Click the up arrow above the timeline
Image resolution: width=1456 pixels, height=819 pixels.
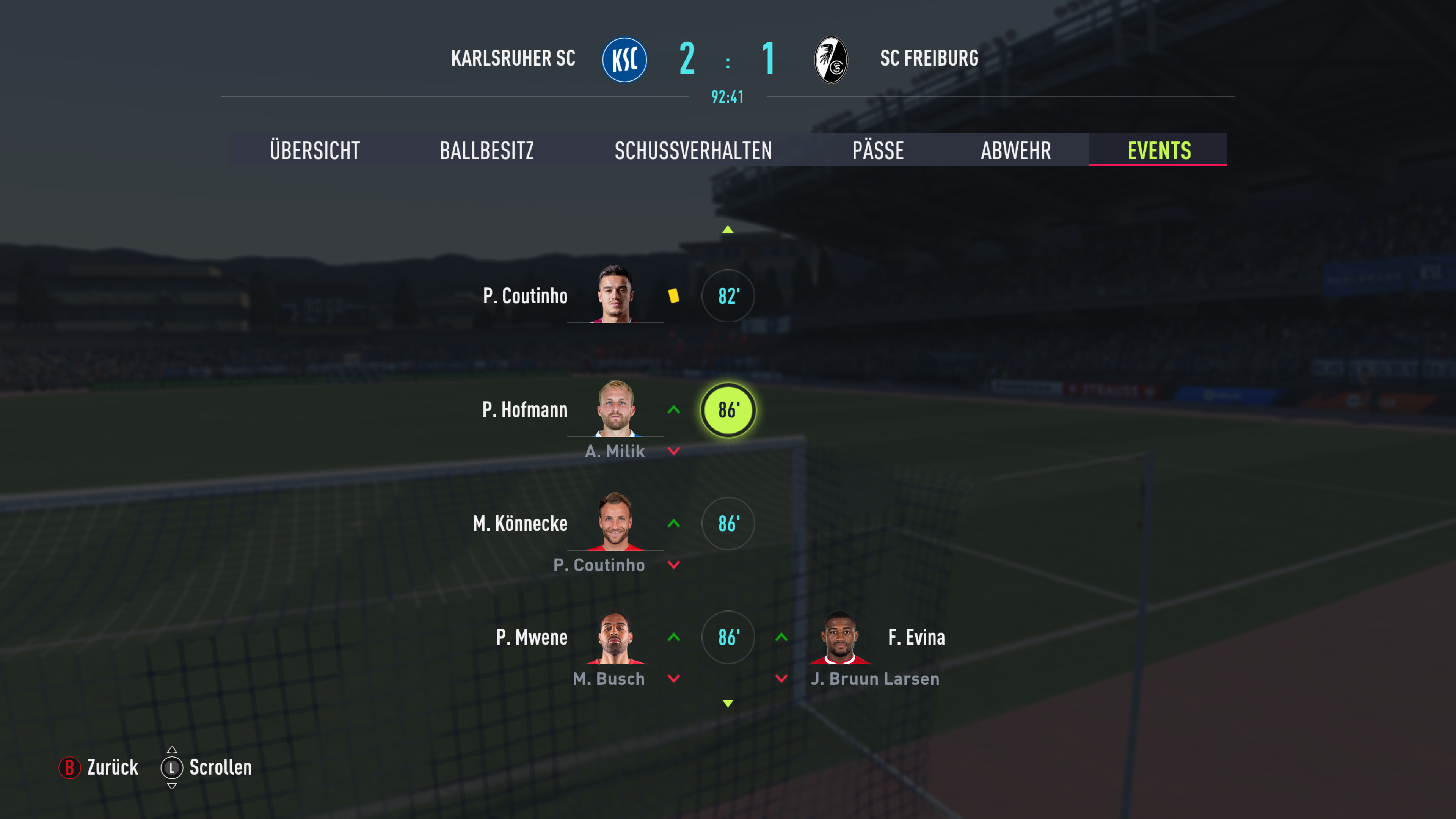point(728,229)
